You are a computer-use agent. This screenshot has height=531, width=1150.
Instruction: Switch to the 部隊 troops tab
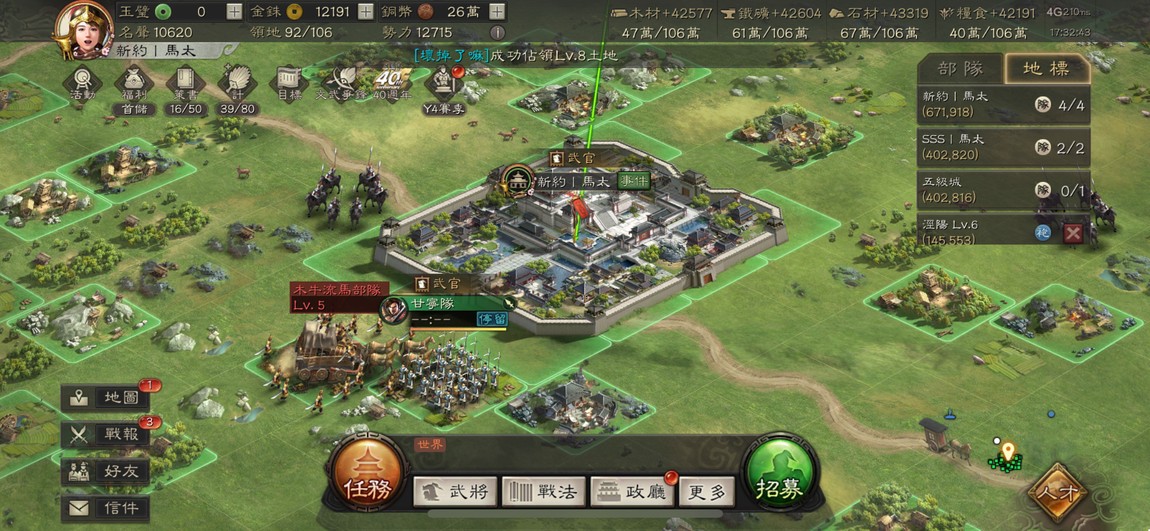pyautogui.click(x=960, y=68)
